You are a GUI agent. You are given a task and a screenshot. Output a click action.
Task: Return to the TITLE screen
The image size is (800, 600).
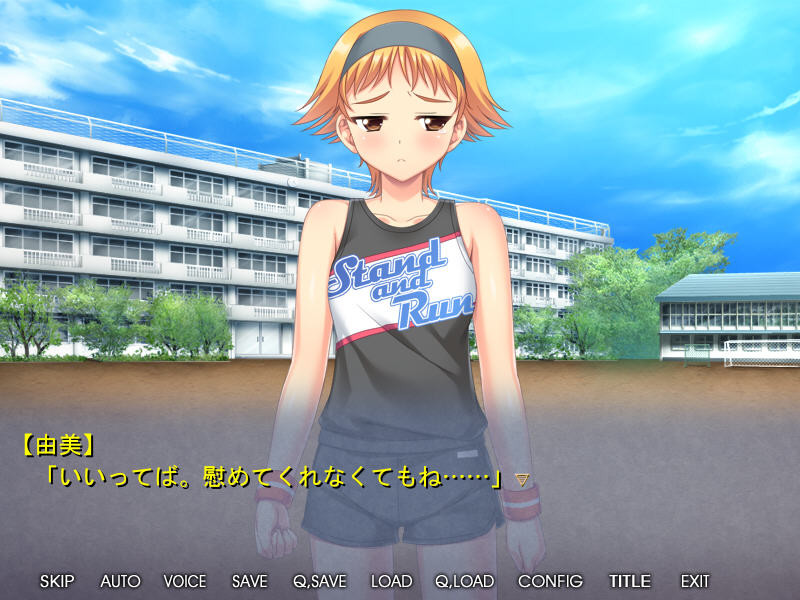(630, 581)
